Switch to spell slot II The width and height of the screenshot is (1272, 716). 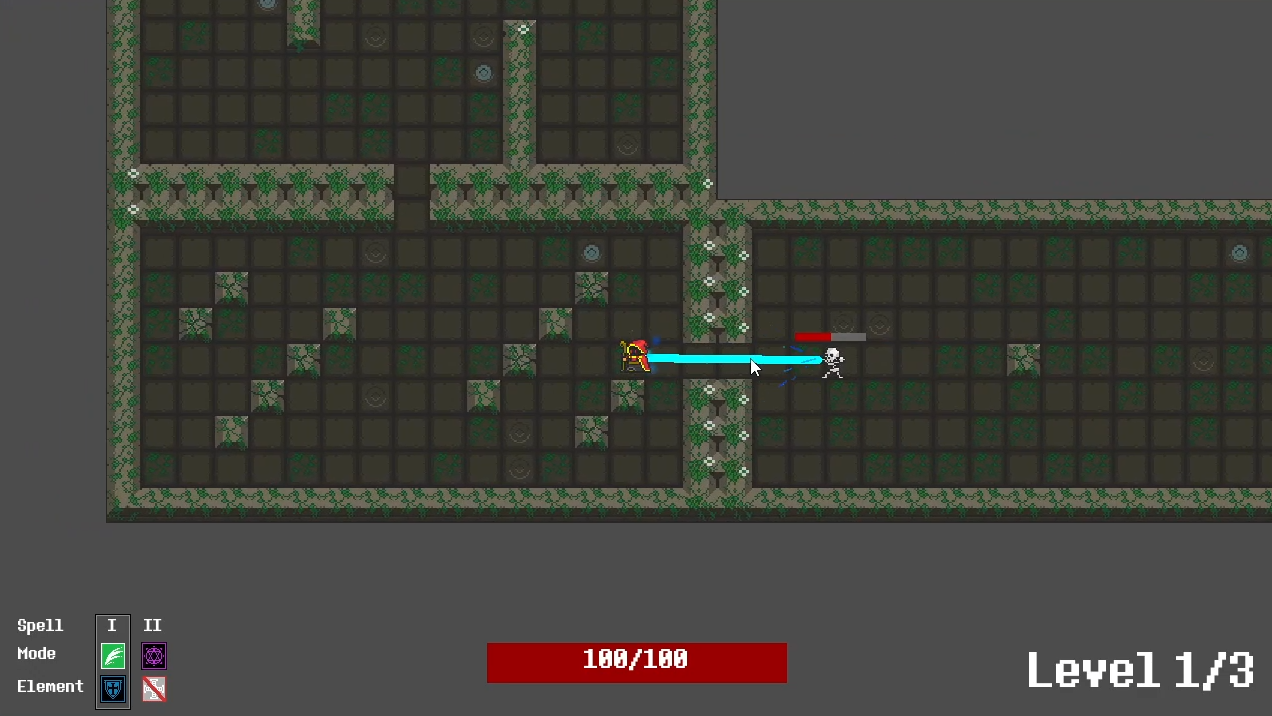tap(153, 626)
